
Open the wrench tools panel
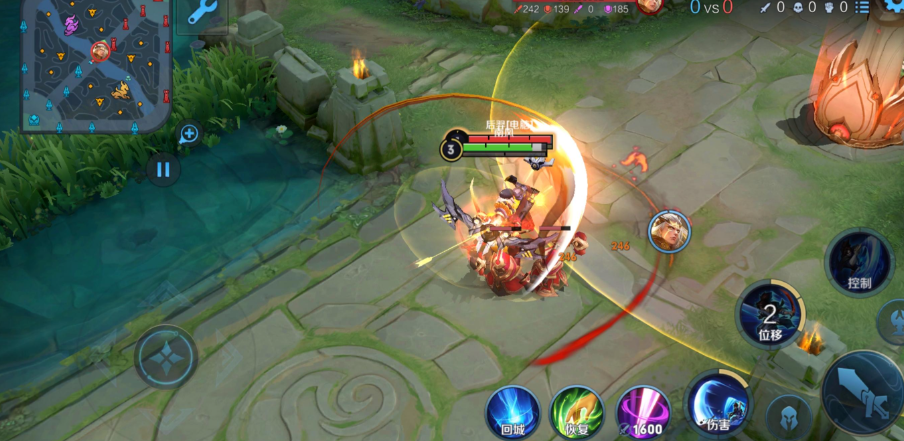click(203, 12)
